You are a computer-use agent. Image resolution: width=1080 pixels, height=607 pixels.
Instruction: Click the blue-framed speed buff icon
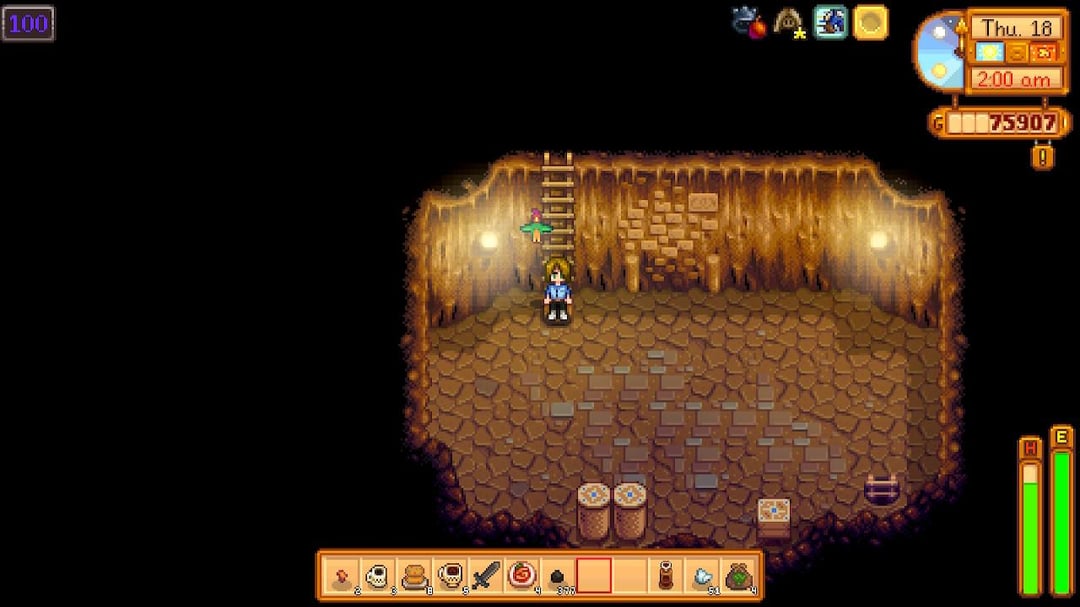coord(830,22)
